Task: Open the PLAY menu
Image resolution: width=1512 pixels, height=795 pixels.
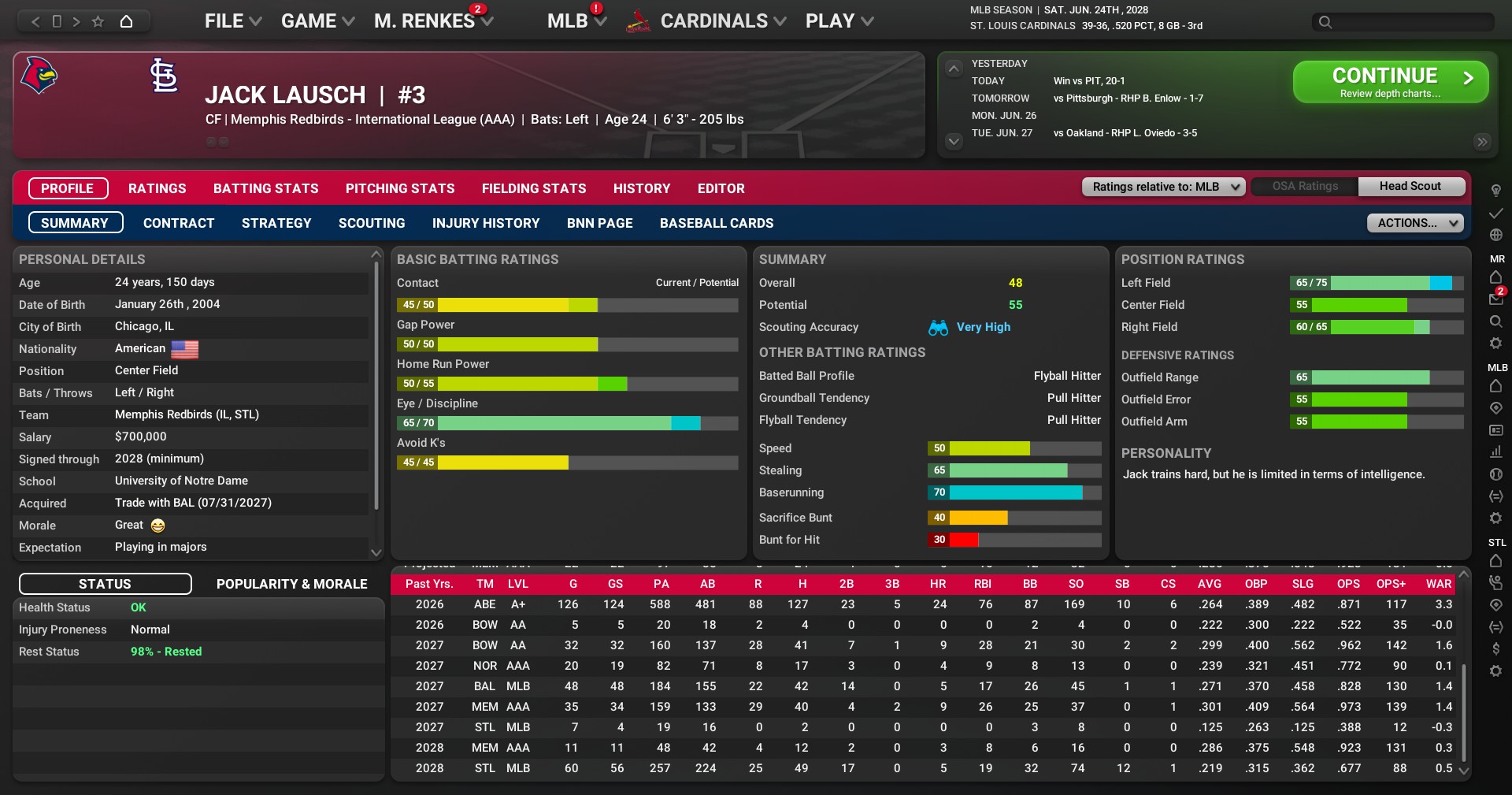Action: 839,21
